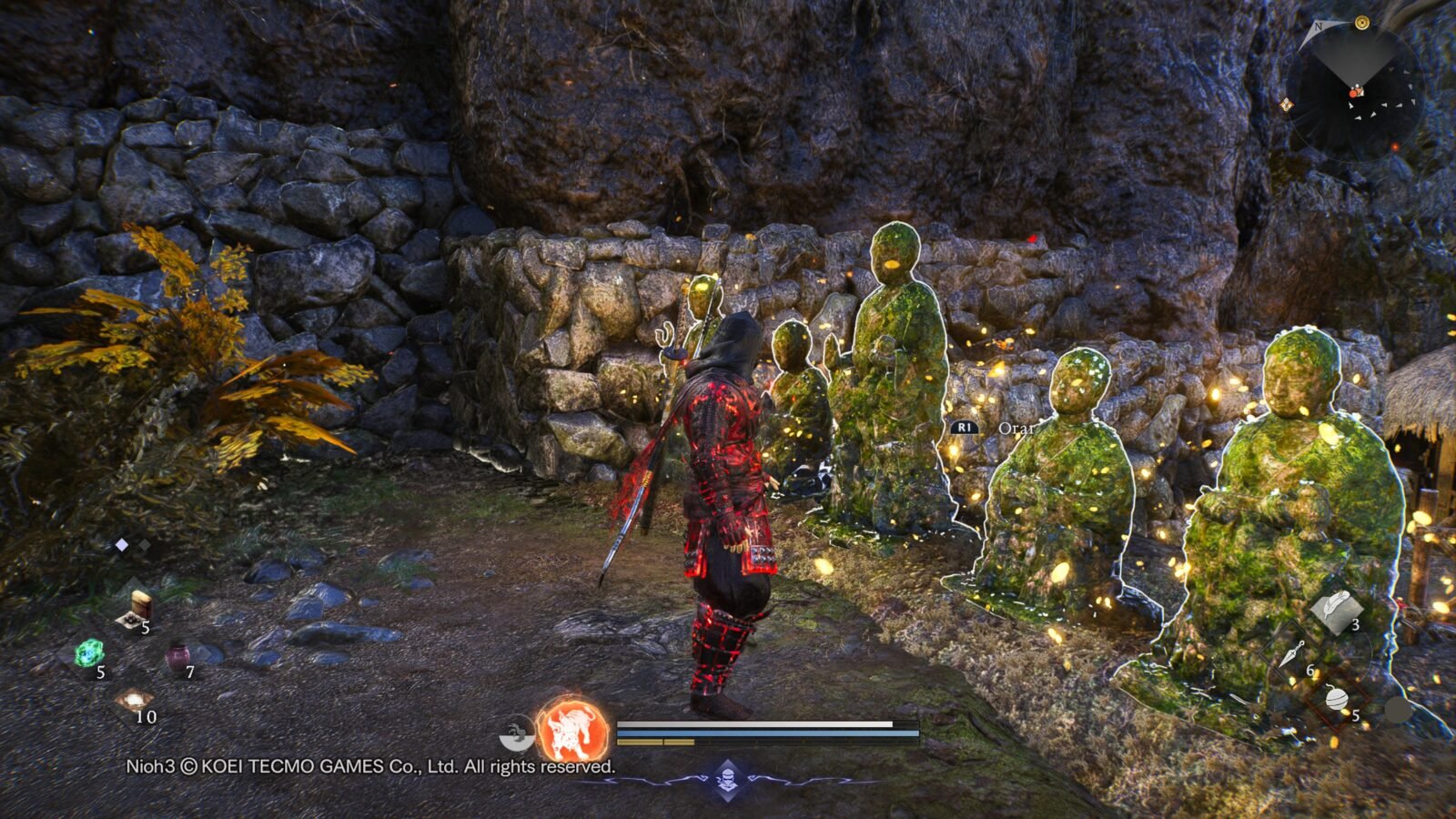1456x819 pixels.
Task: Open the circular compass minimap
Action: 1354,93
